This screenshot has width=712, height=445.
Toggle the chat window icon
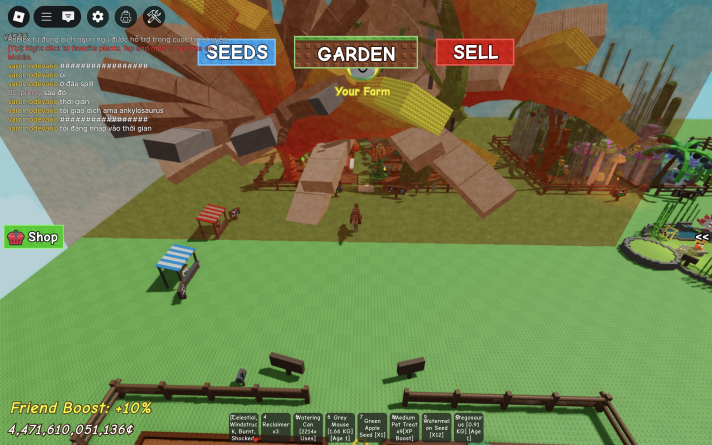[x=68, y=16]
